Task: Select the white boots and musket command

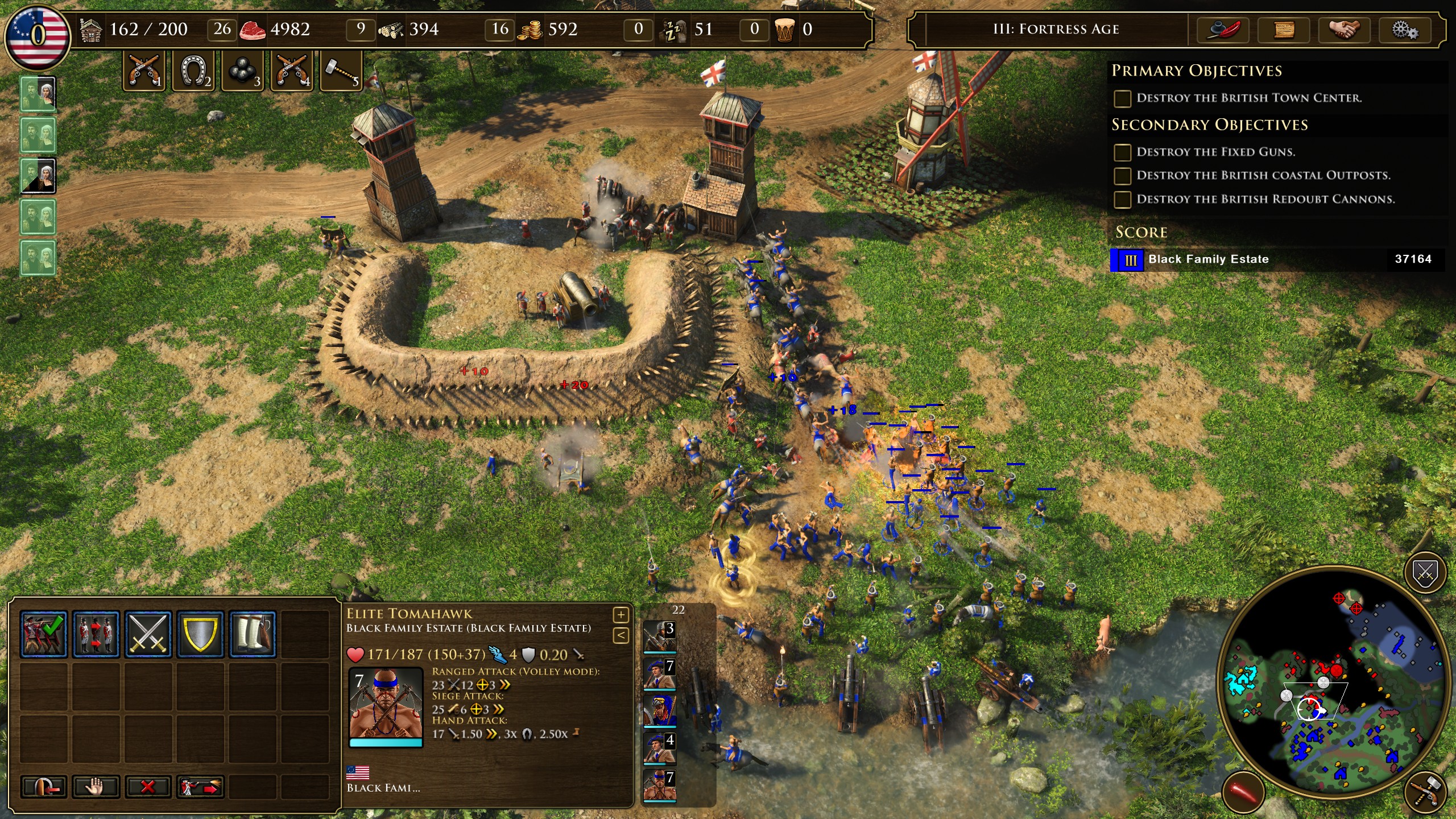Action: [x=253, y=634]
